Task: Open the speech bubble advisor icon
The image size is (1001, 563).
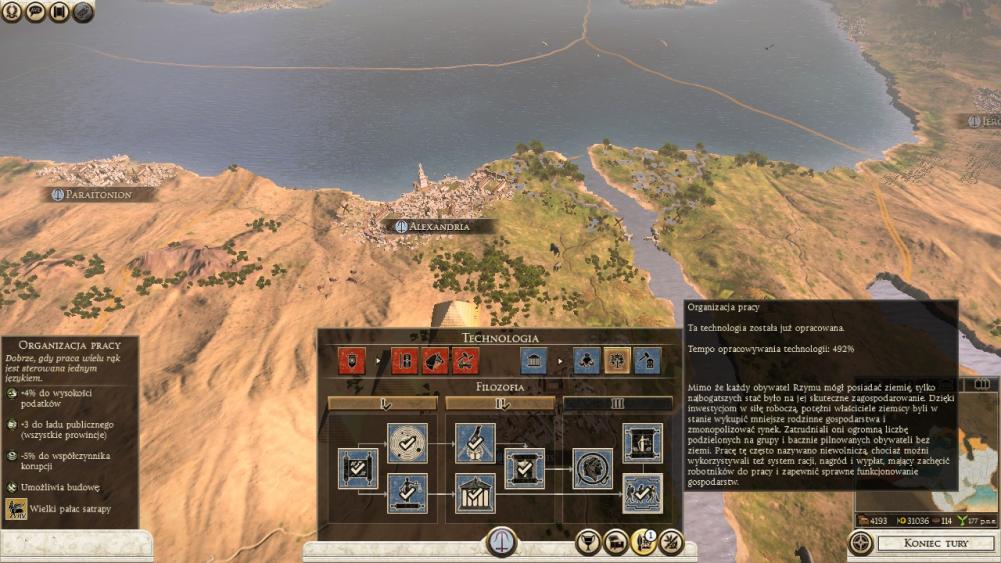Action: 36,12
